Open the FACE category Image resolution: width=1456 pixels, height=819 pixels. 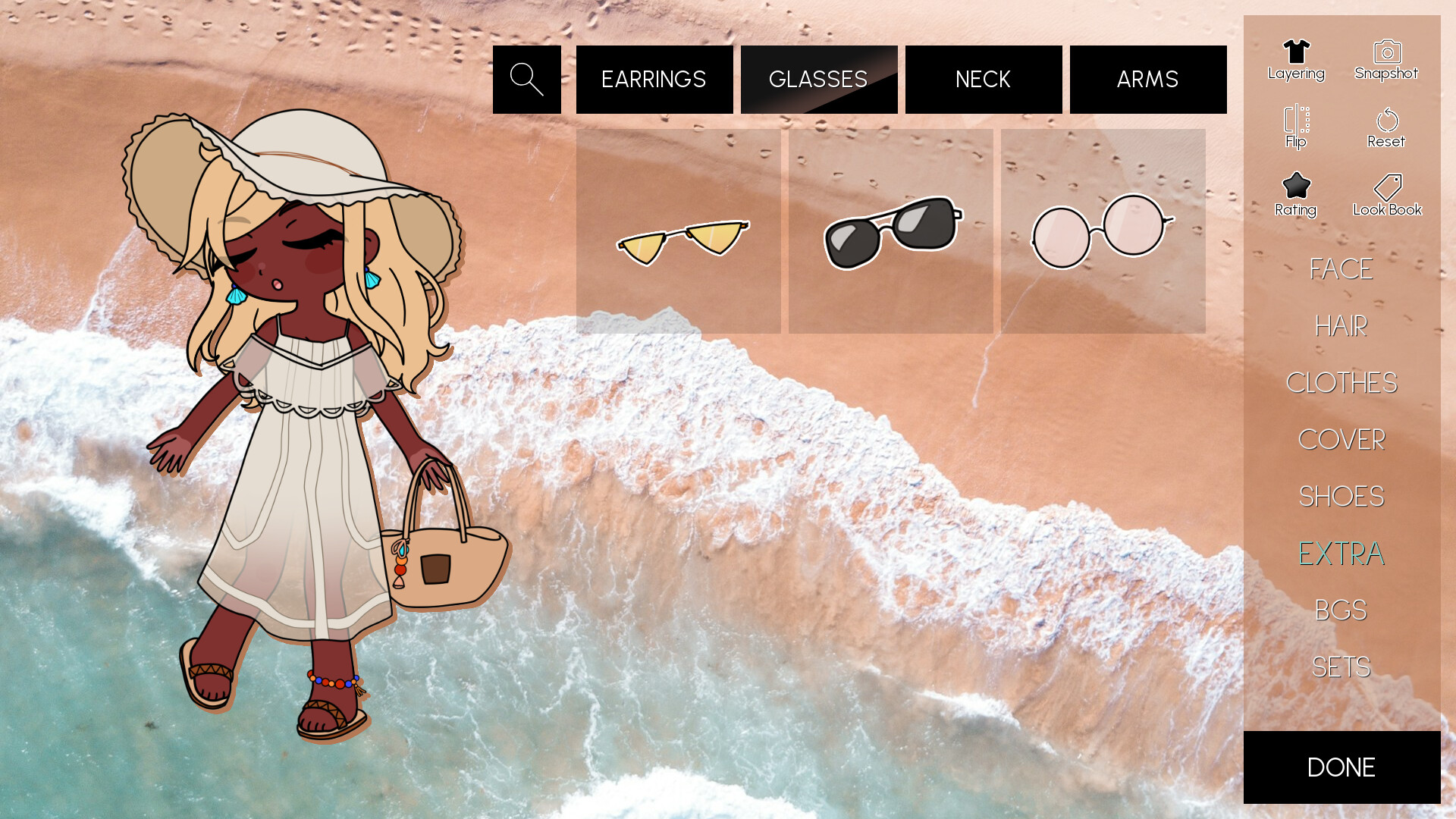tap(1341, 269)
